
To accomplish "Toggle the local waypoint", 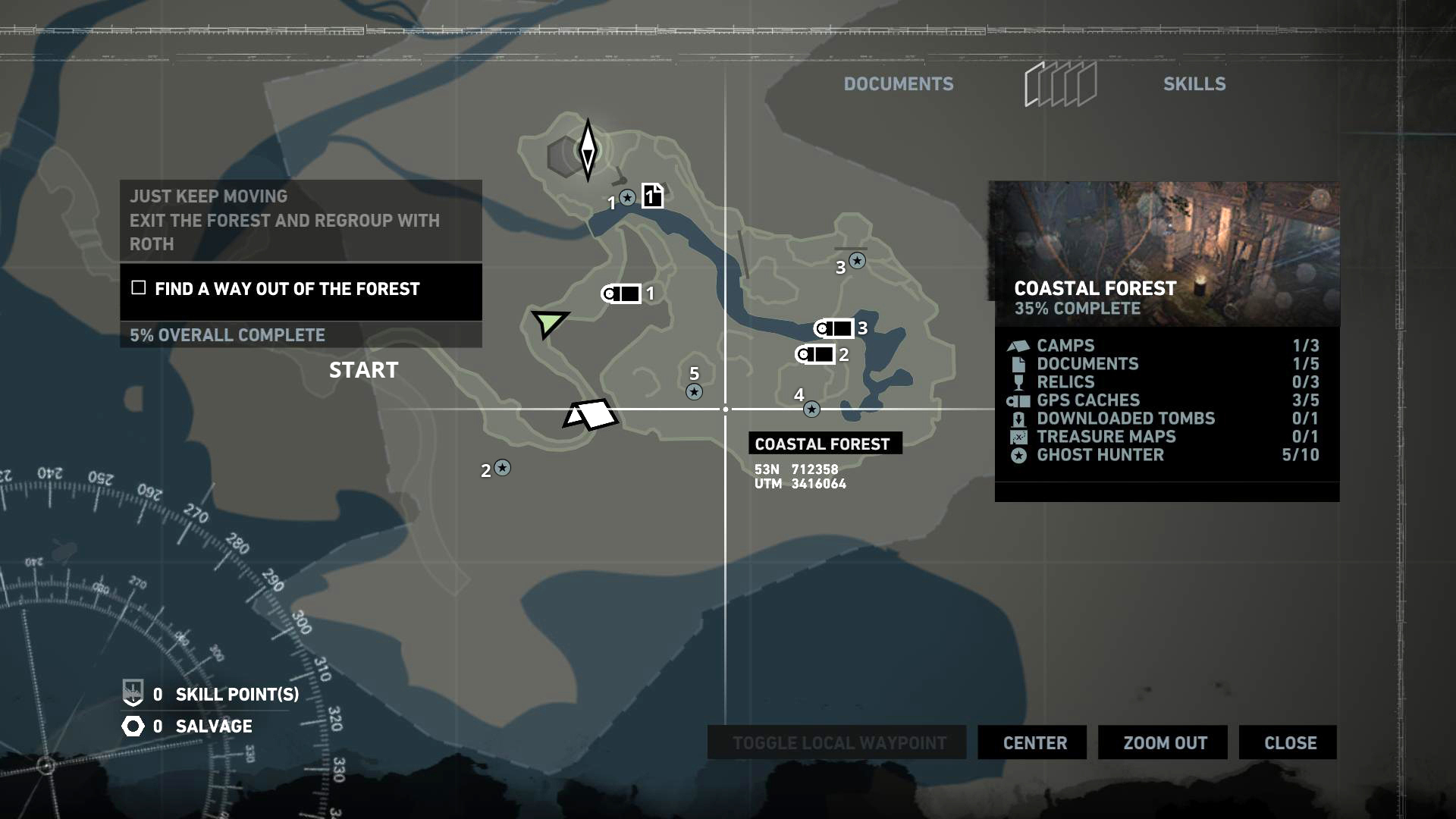I will (x=839, y=743).
